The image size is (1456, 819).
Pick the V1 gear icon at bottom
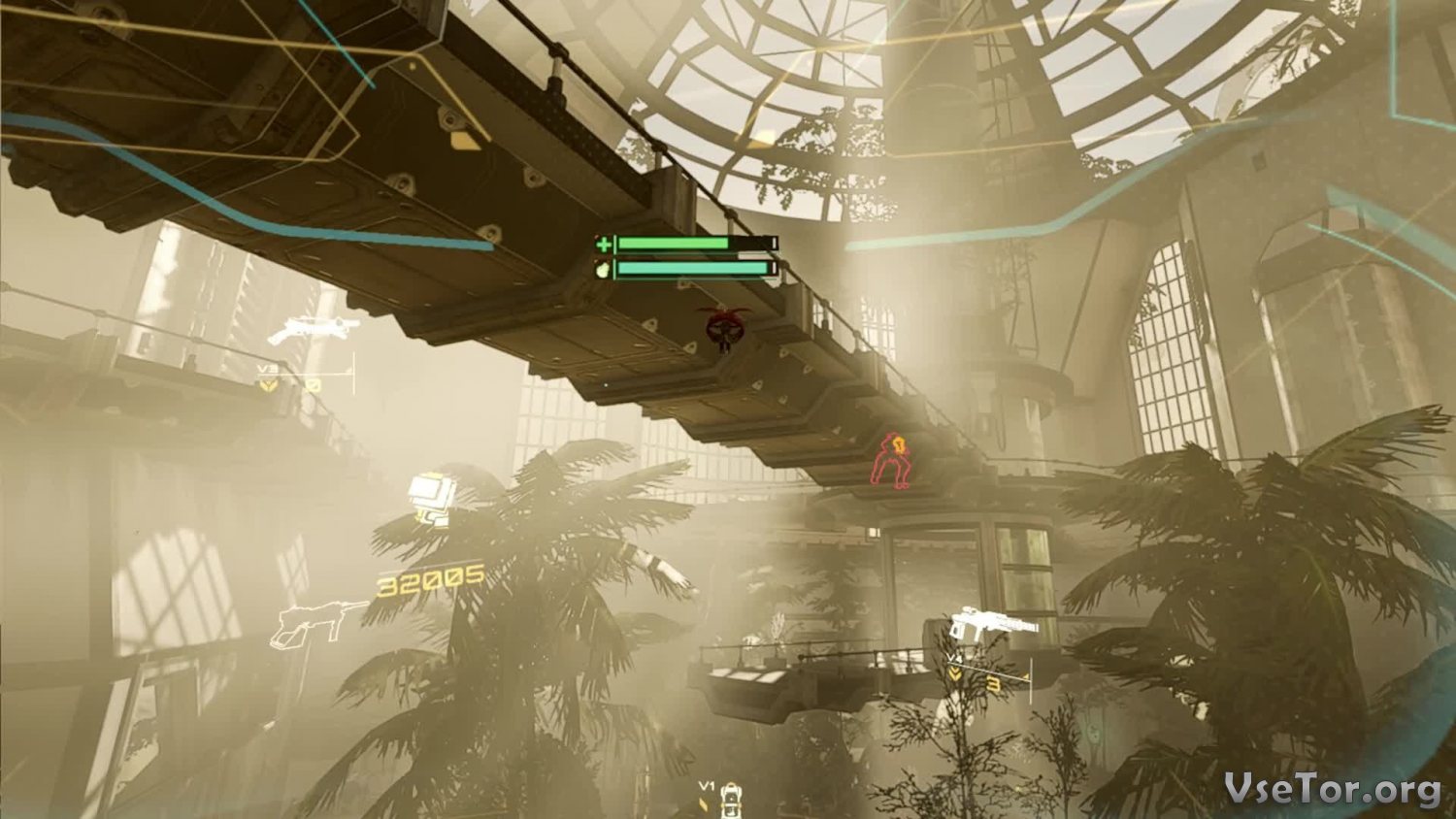point(730,800)
